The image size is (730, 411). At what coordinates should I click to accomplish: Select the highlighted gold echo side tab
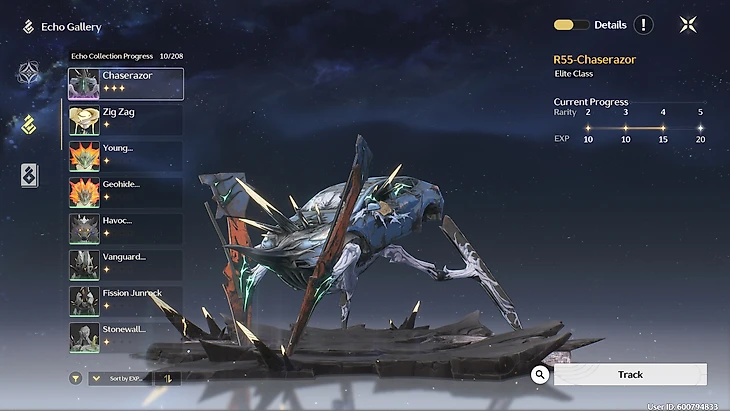pyautogui.click(x=29, y=124)
